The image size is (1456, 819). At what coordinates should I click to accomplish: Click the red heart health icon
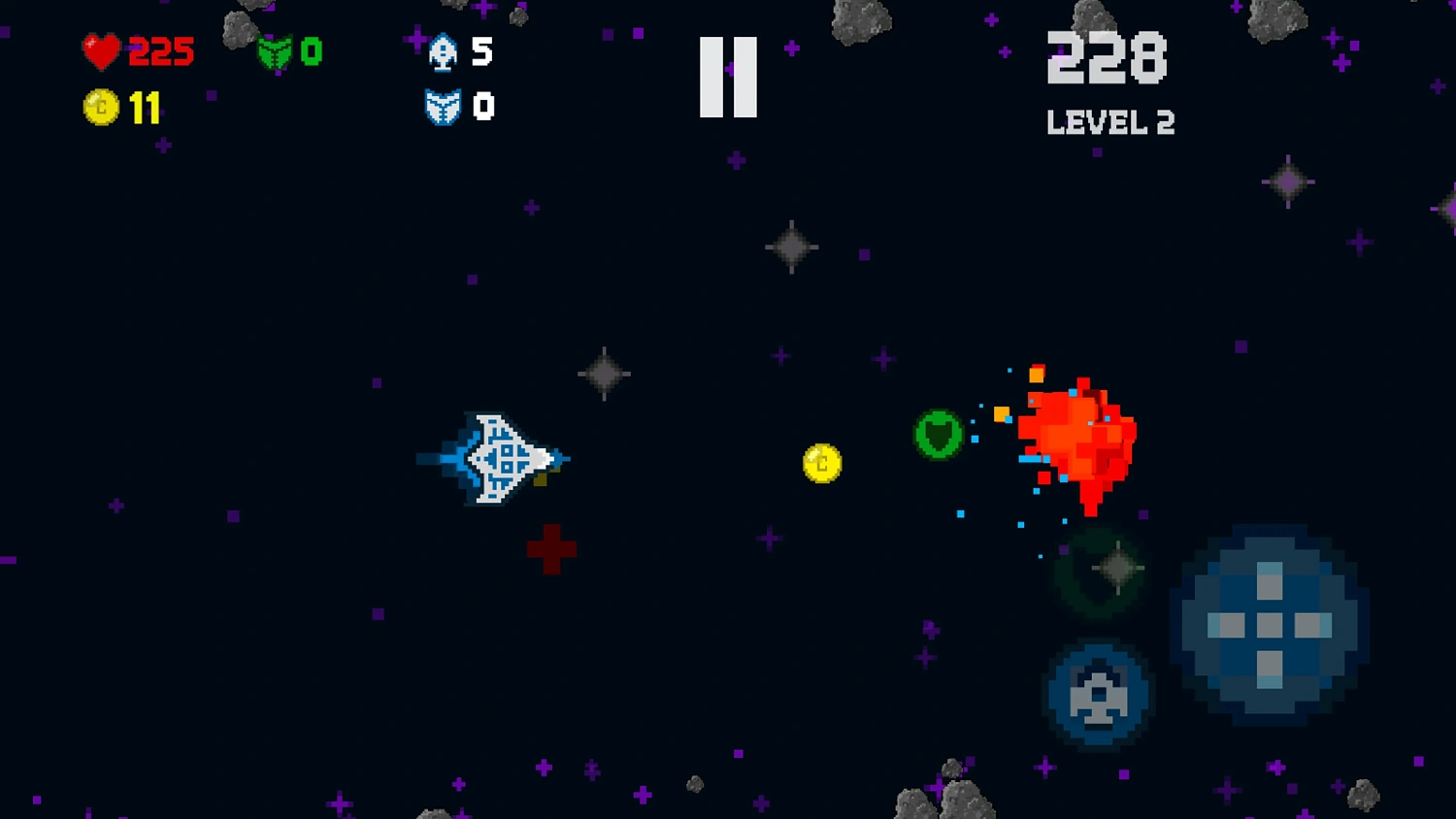point(103,50)
